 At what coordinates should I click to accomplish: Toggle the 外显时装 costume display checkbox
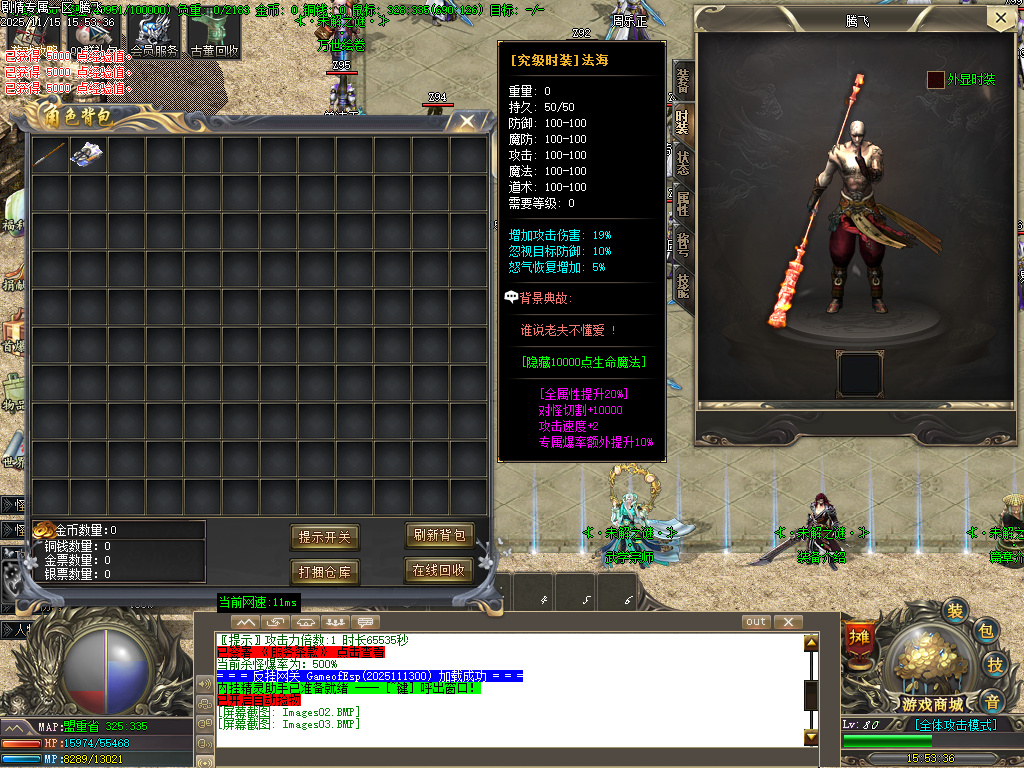click(x=936, y=80)
